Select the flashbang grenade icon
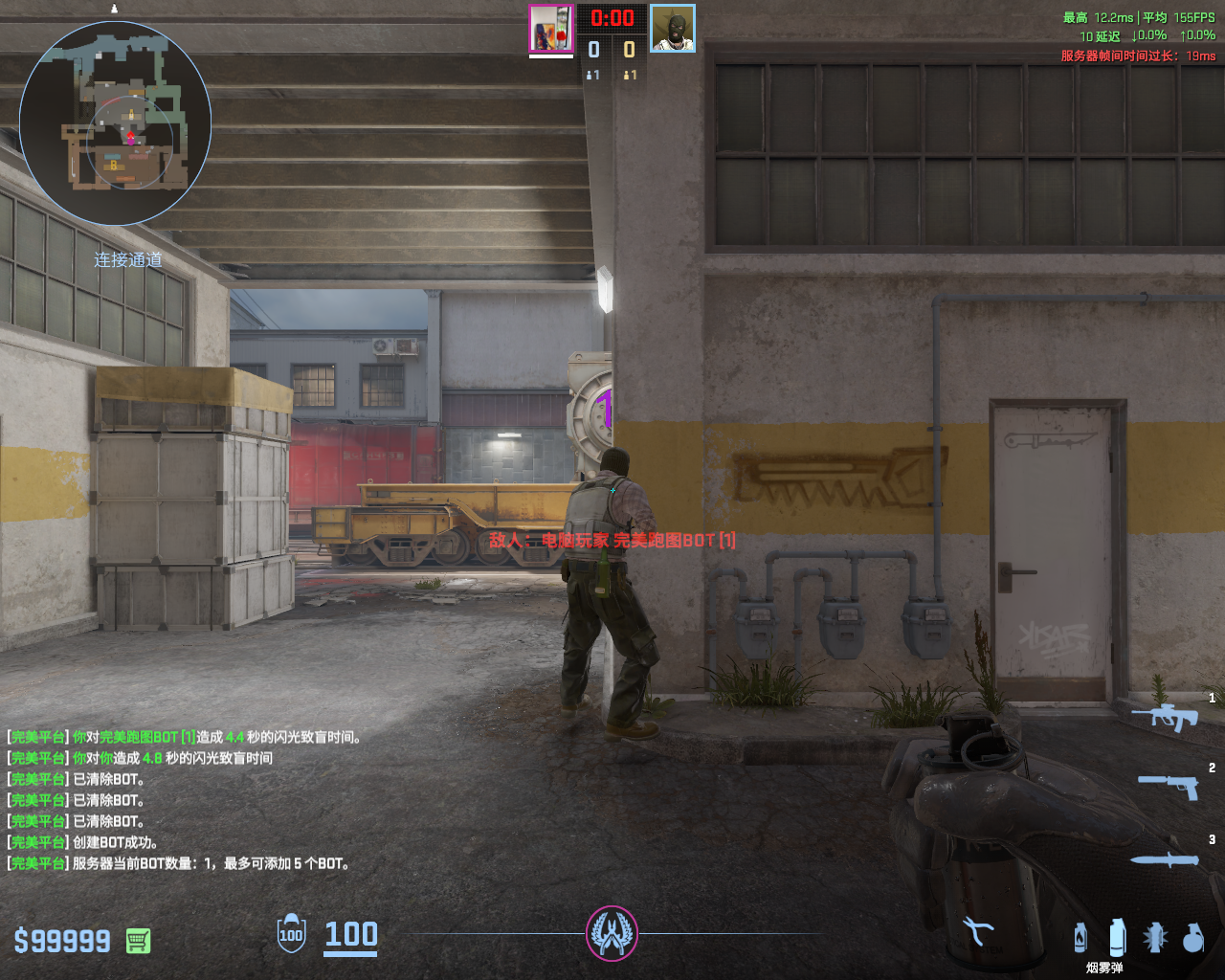 point(1155,937)
